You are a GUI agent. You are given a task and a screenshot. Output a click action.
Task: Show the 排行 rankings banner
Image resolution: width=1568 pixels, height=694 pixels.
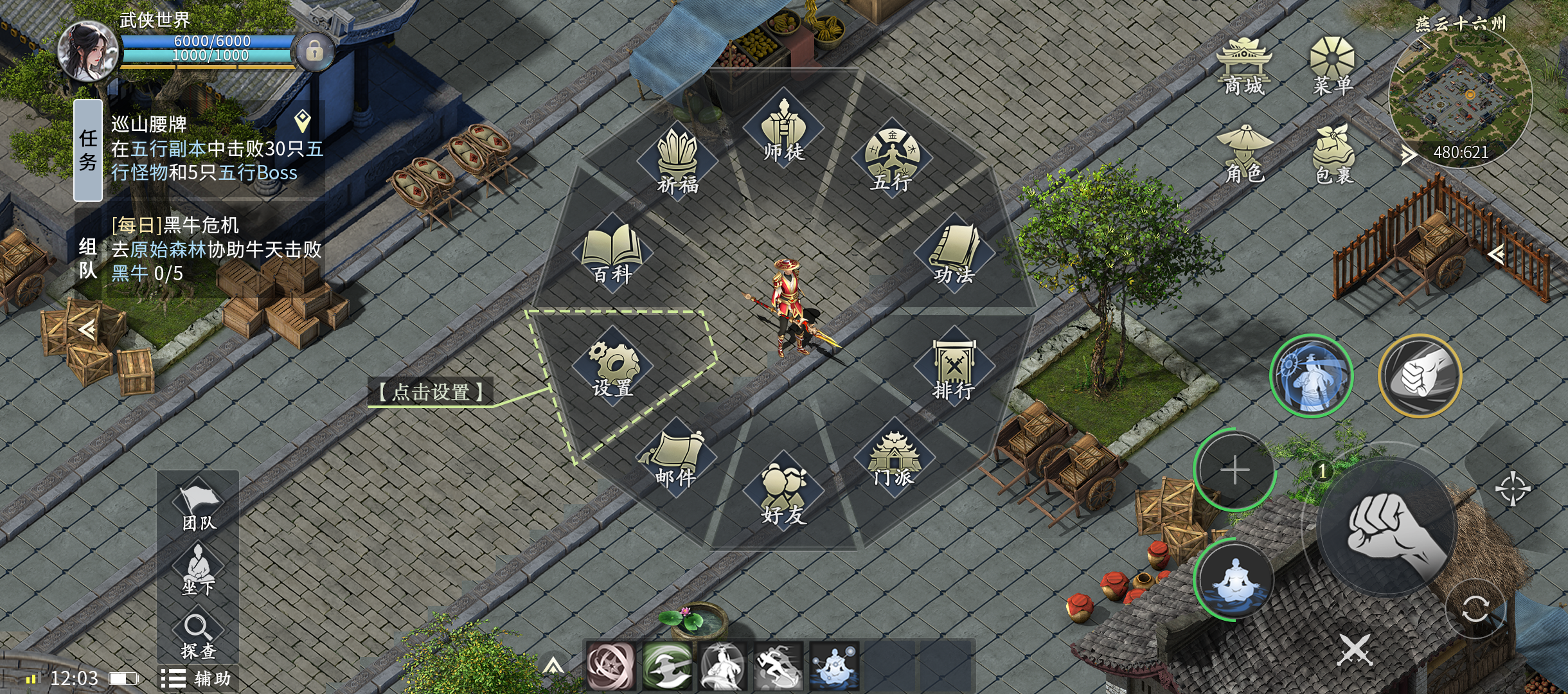coord(954,369)
